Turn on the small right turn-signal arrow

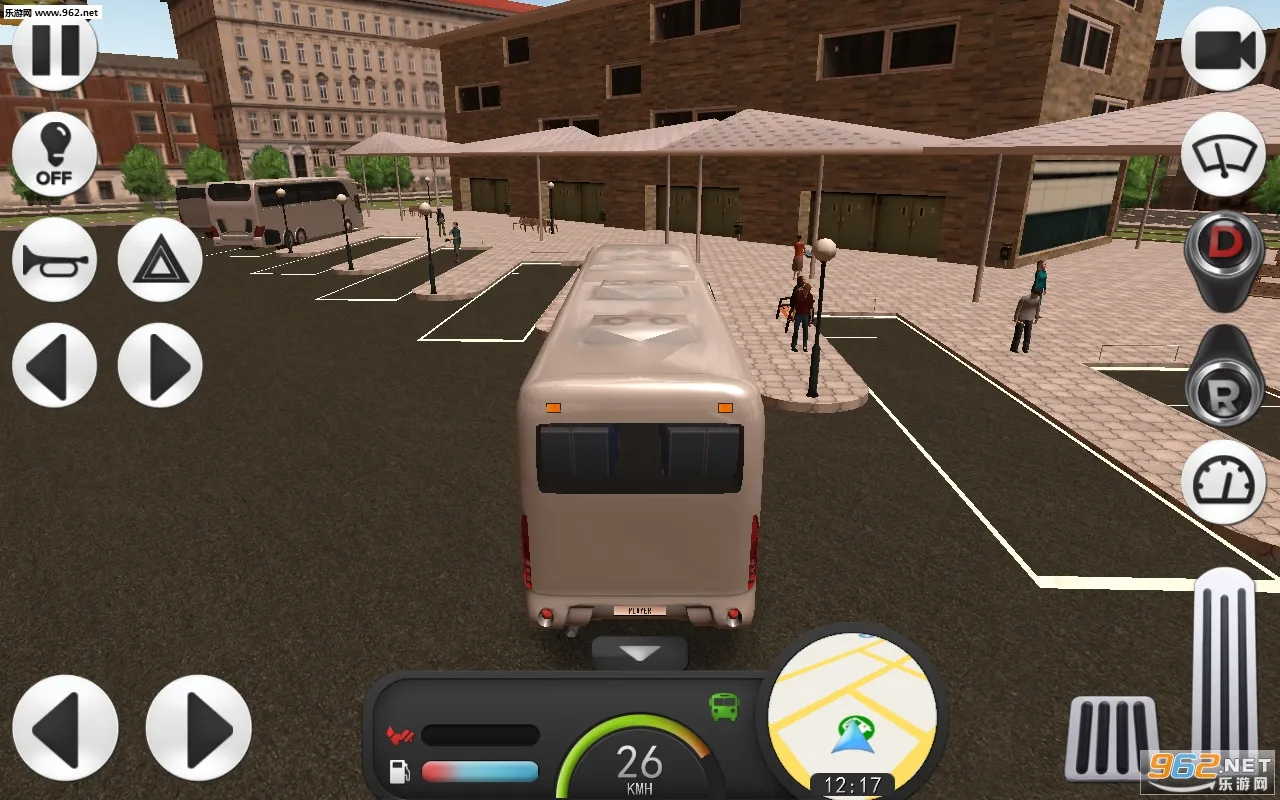tap(160, 365)
